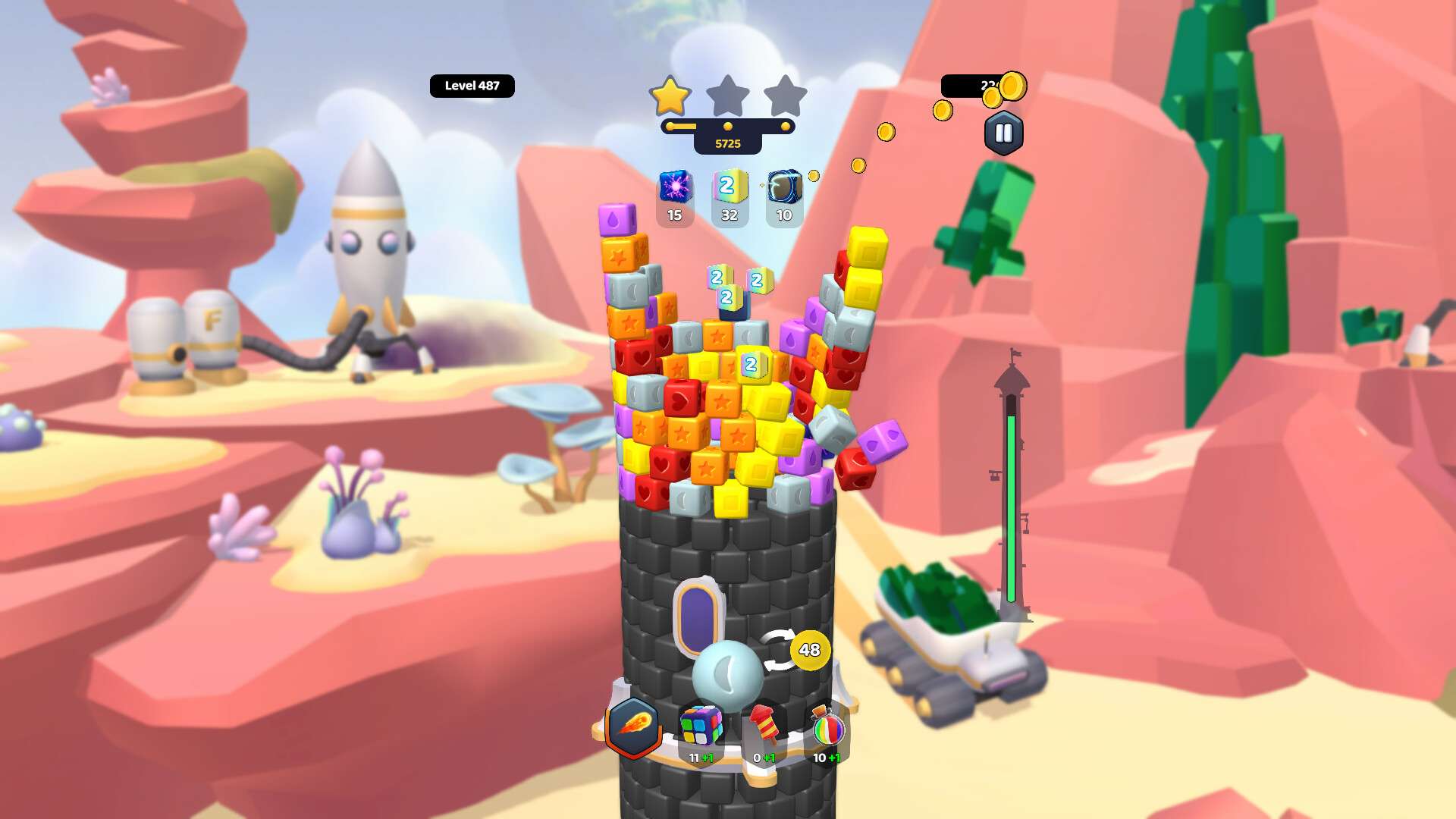The width and height of the screenshot is (1456, 819).
Task: Activate the fireball power-up hexagon
Action: [x=633, y=726]
